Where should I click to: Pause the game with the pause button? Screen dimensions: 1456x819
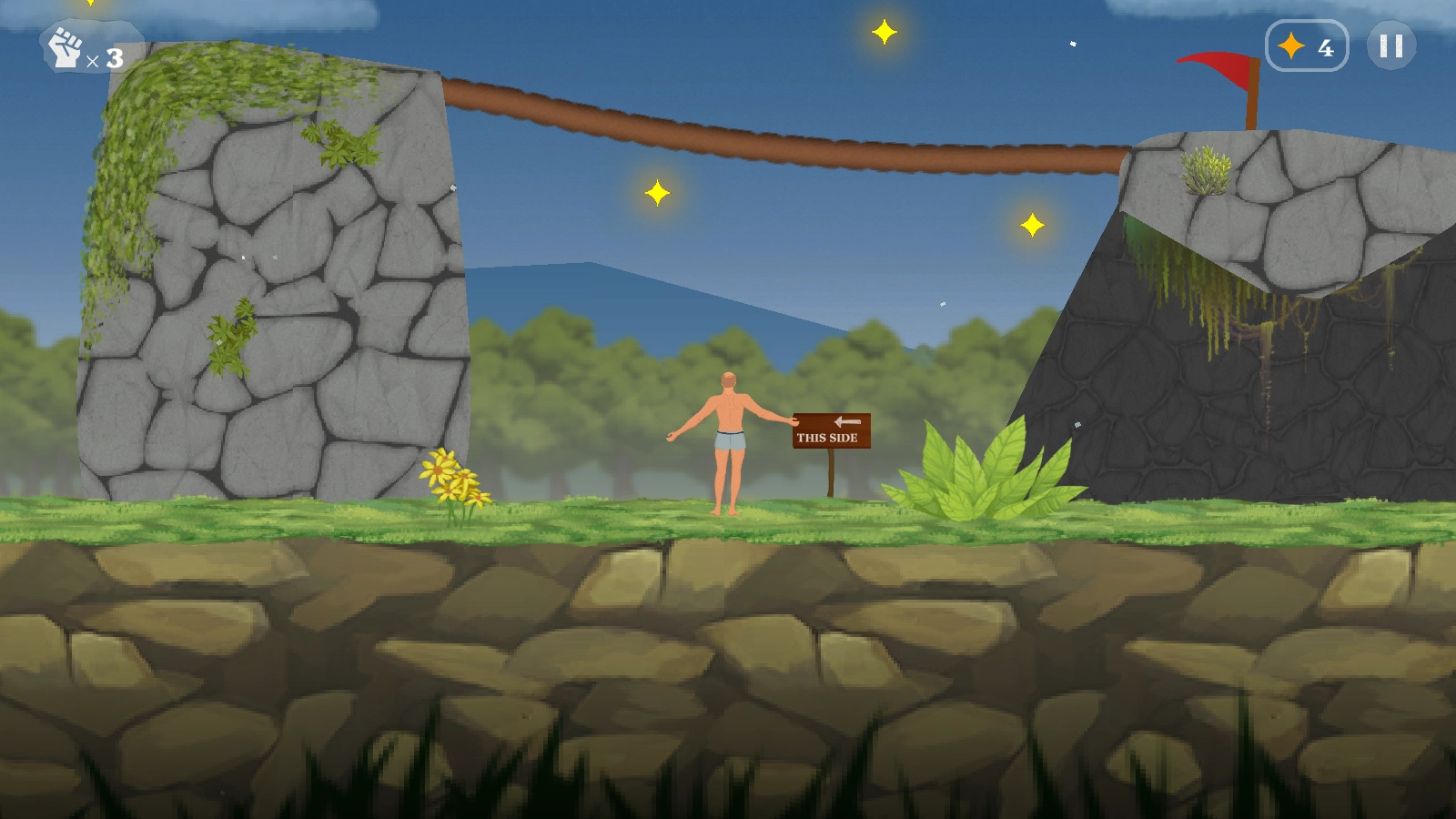(x=1390, y=45)
